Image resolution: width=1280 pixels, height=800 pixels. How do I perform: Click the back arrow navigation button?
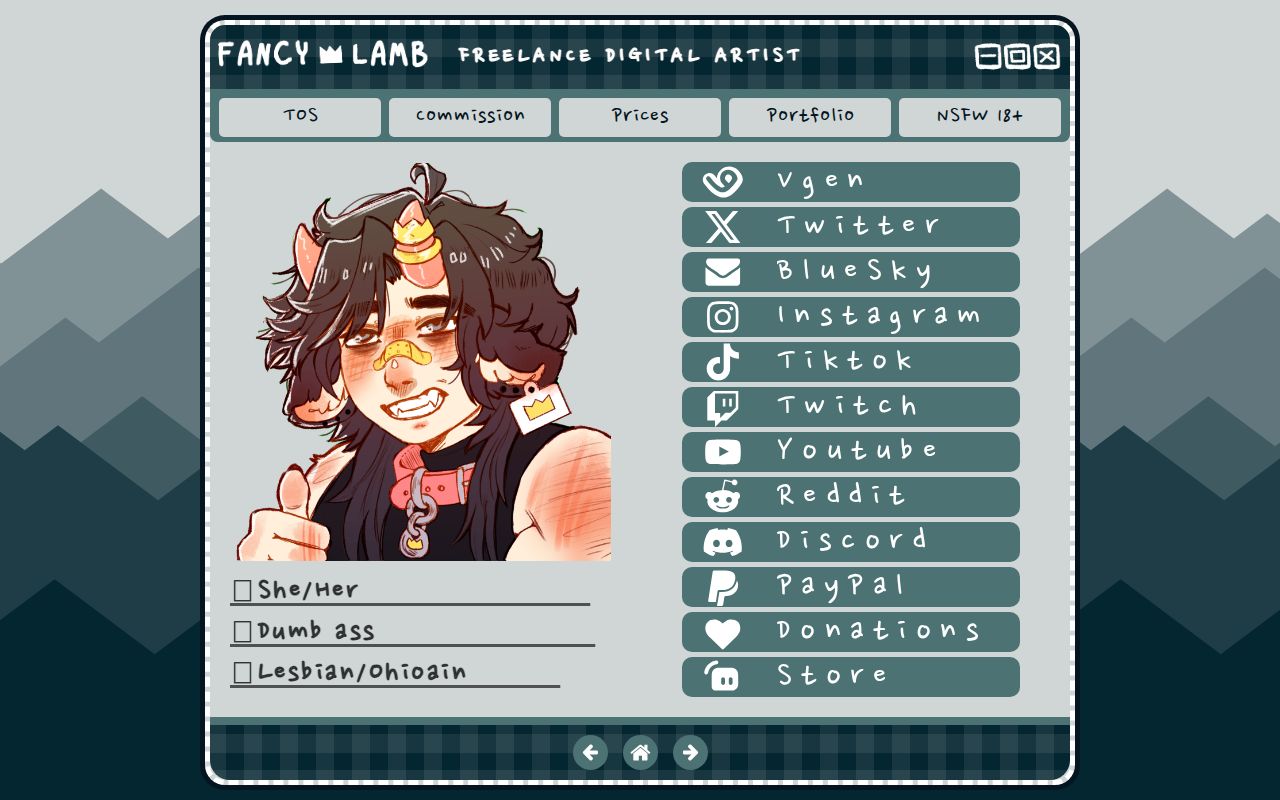(591, 752)
